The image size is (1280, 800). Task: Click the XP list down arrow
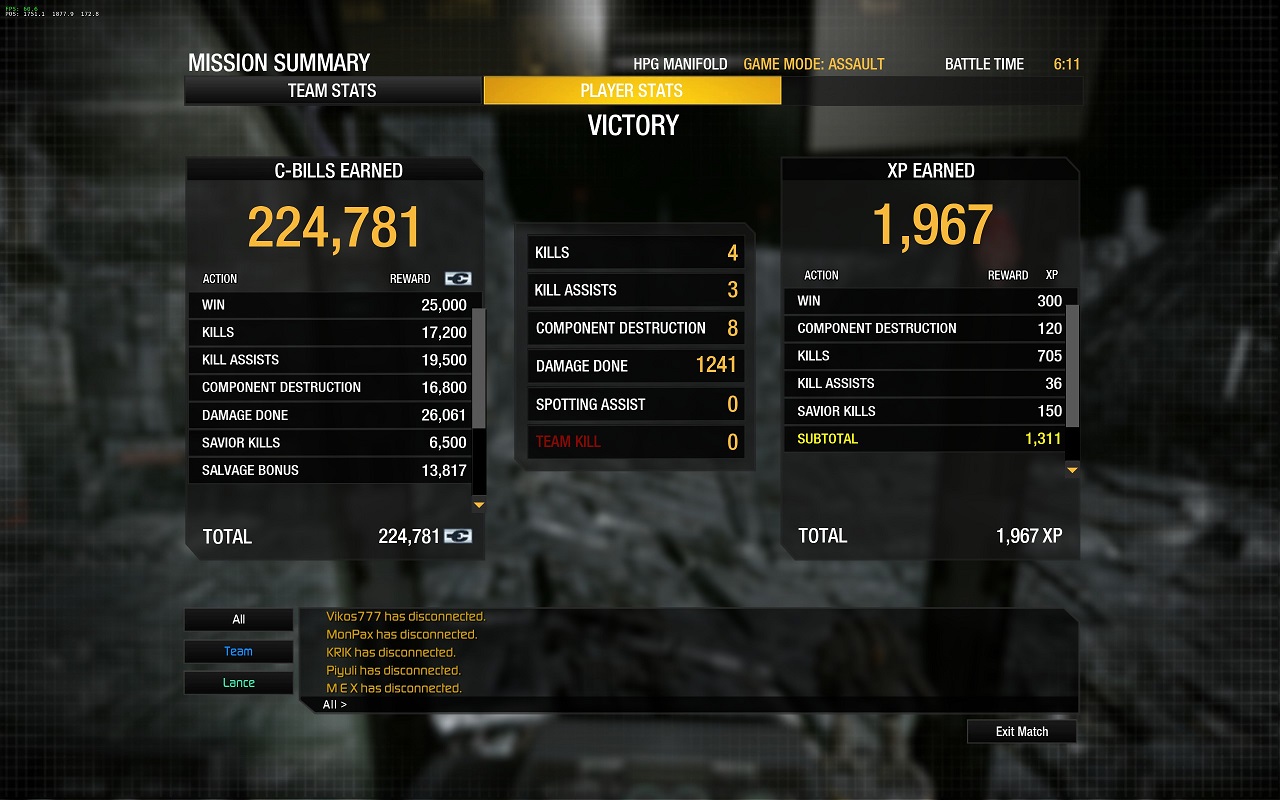1072,470
